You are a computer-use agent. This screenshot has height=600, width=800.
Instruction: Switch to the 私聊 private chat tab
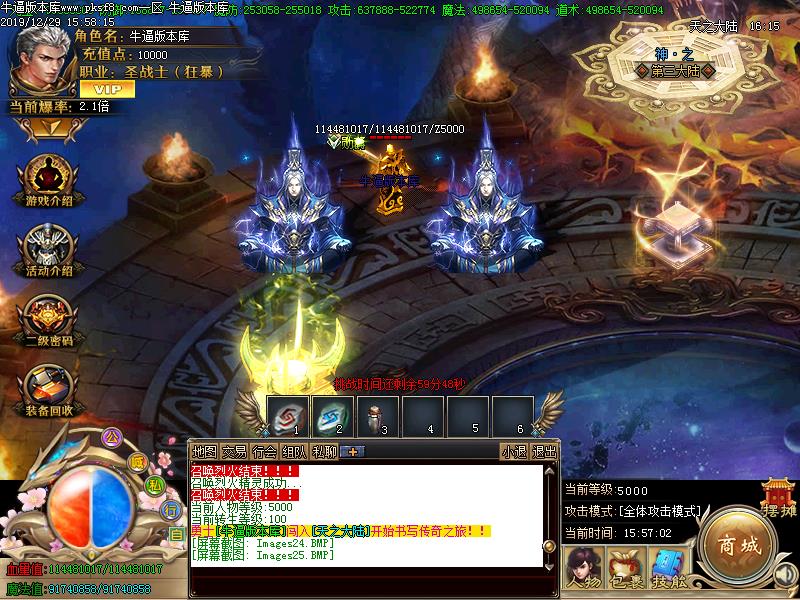(x=324, y=451)
